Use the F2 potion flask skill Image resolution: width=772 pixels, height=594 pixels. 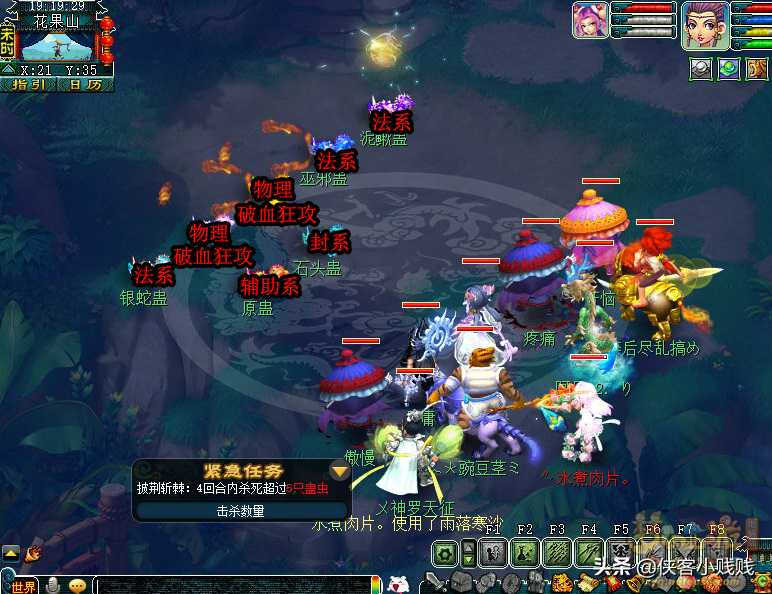525,552
